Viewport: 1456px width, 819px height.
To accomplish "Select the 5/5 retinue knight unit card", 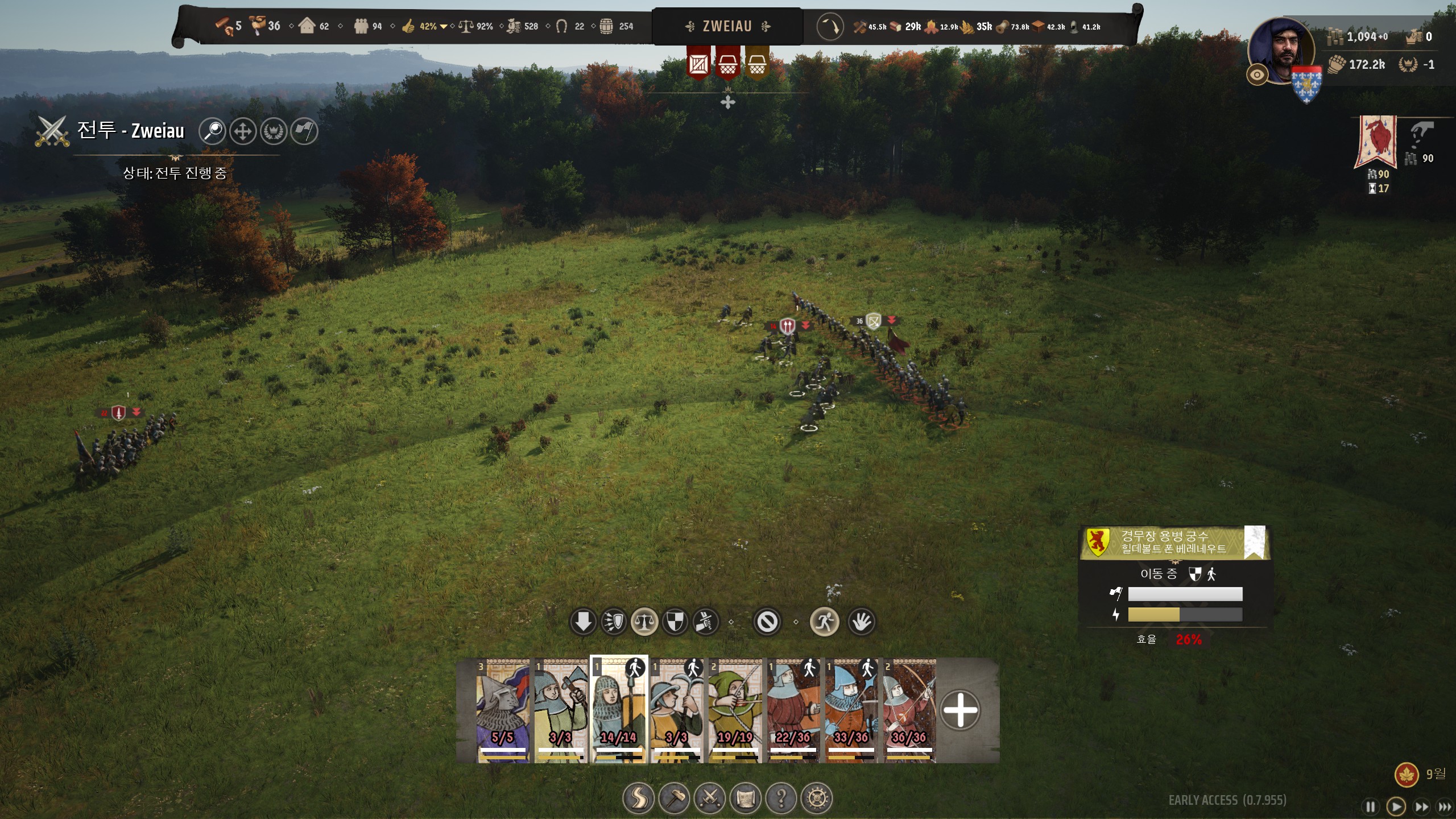I will point(503,710).
